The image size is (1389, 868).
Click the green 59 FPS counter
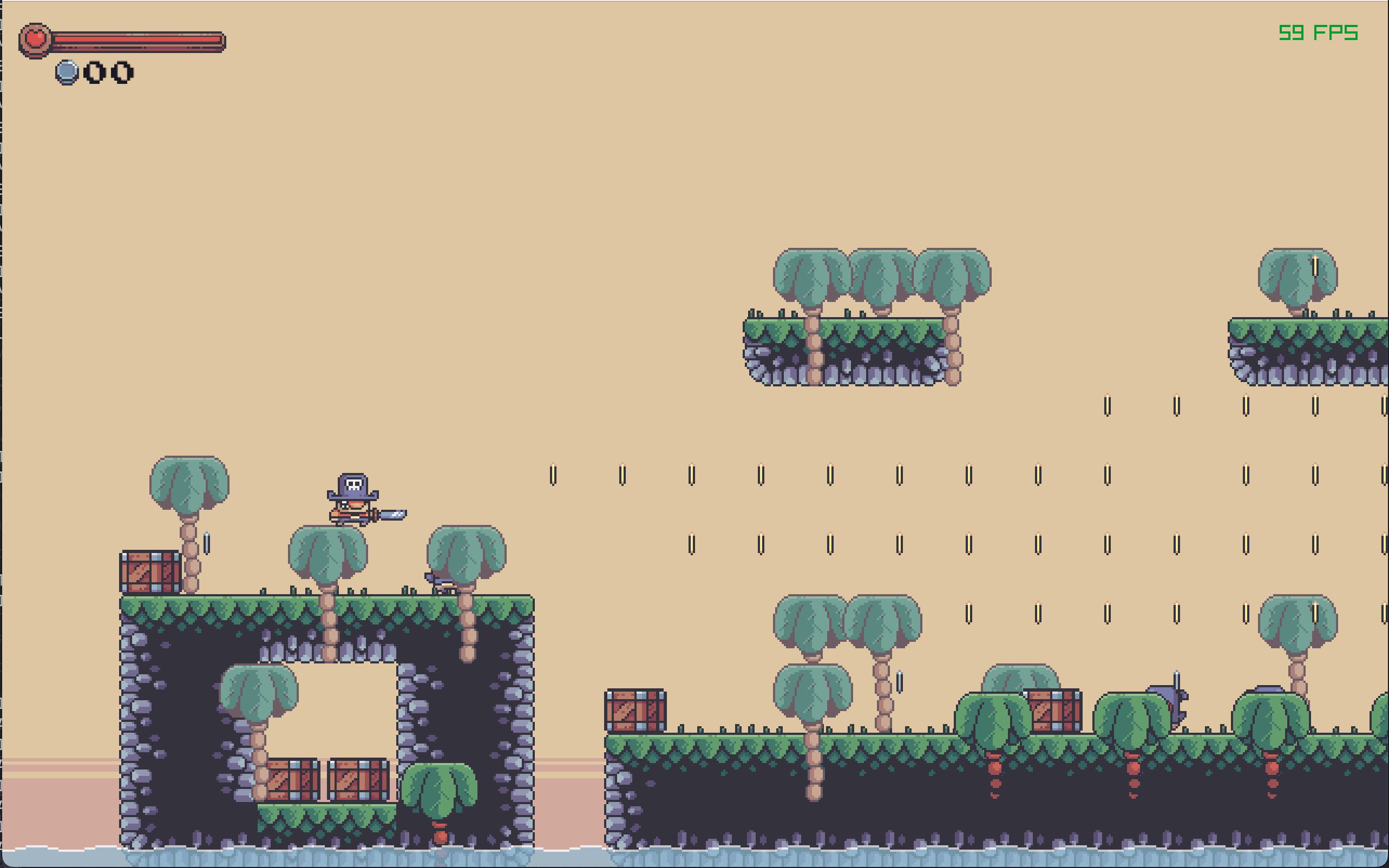1319,32
